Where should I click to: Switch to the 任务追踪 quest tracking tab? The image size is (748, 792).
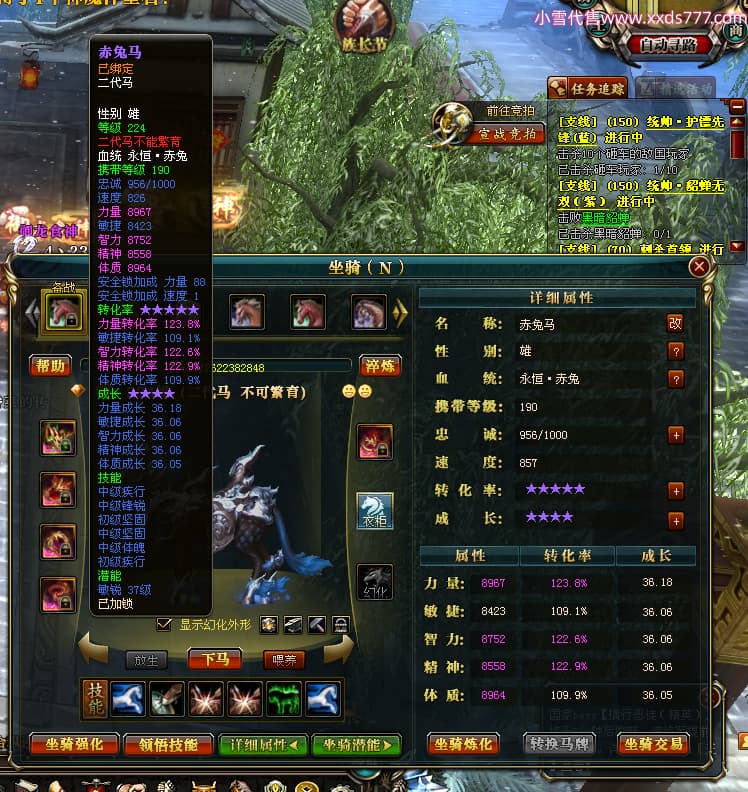coord(587,88)
